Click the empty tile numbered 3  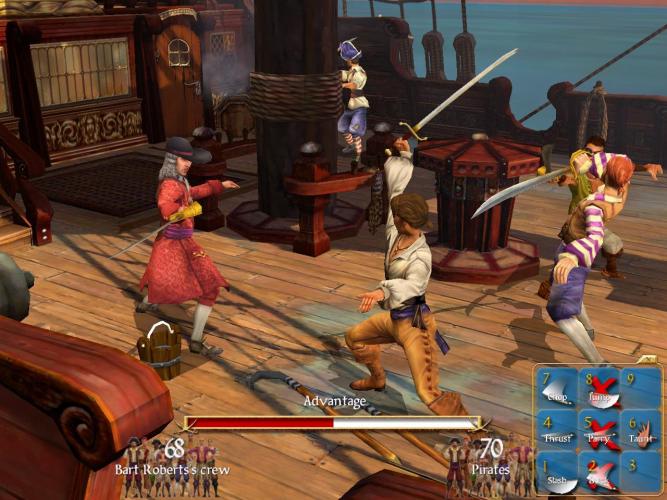[x=641, y=474]
